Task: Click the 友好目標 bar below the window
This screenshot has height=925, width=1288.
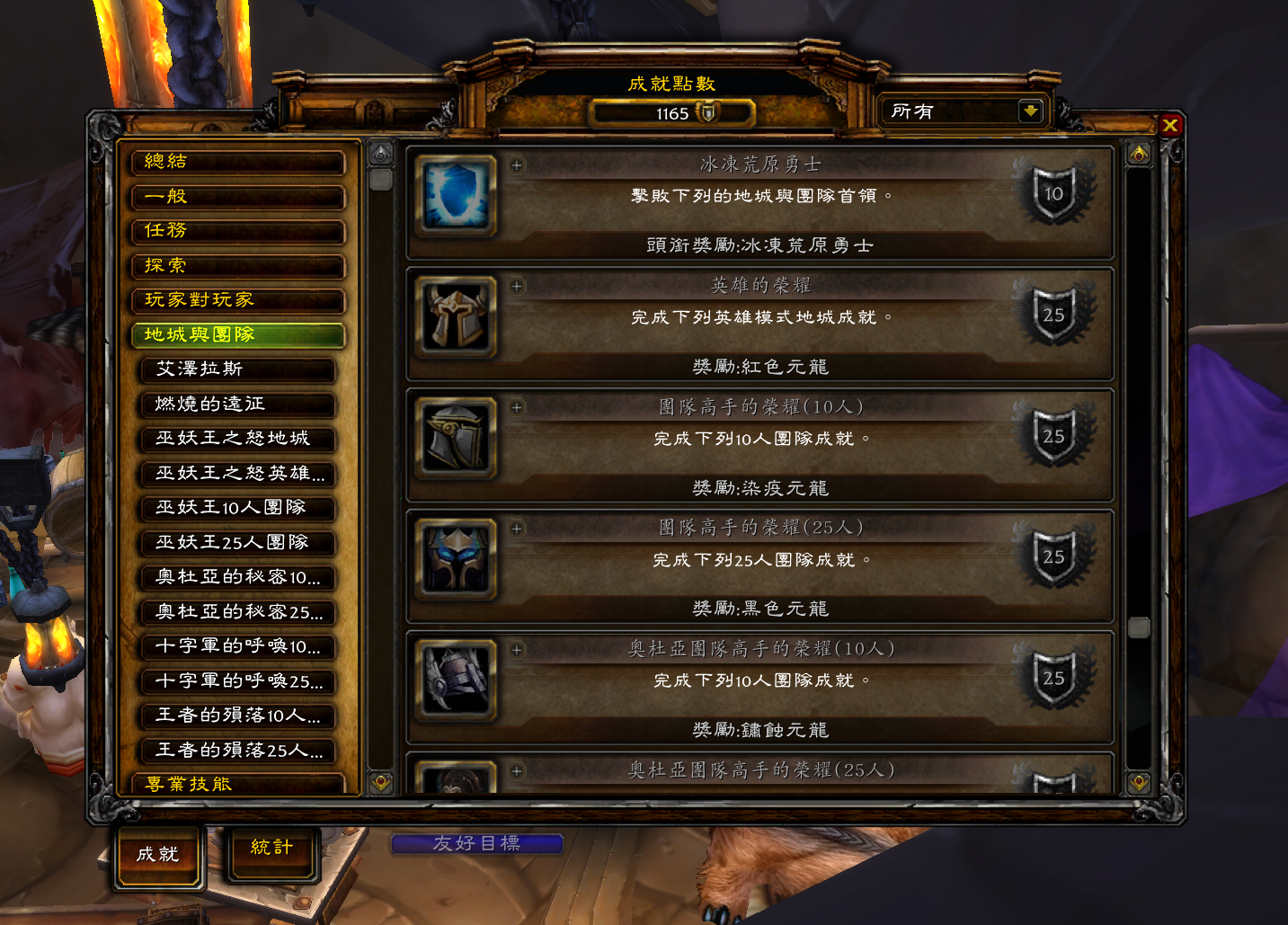Action: pyautogui.click(x=480, y=842)
